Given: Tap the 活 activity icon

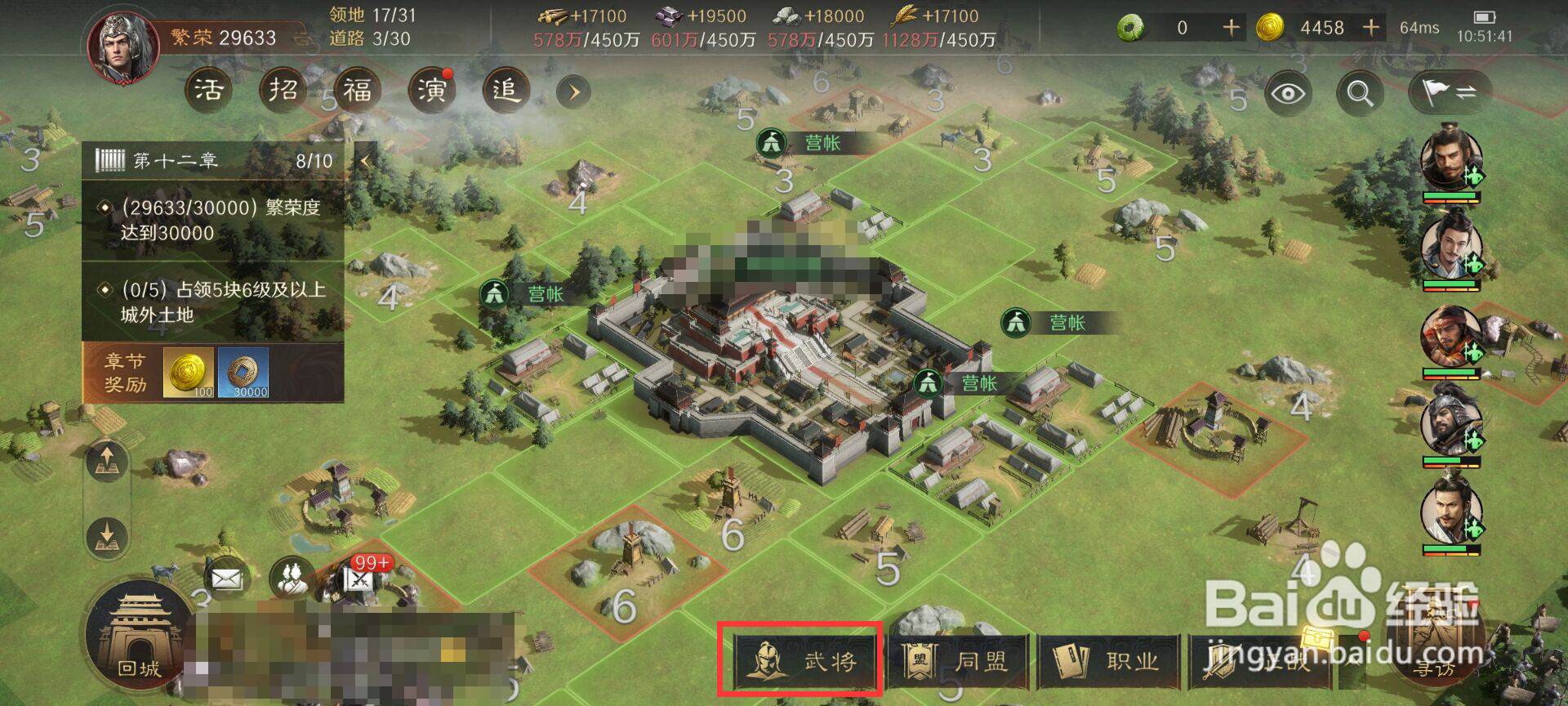Looking at the screenshot, I should coord(207,90).
